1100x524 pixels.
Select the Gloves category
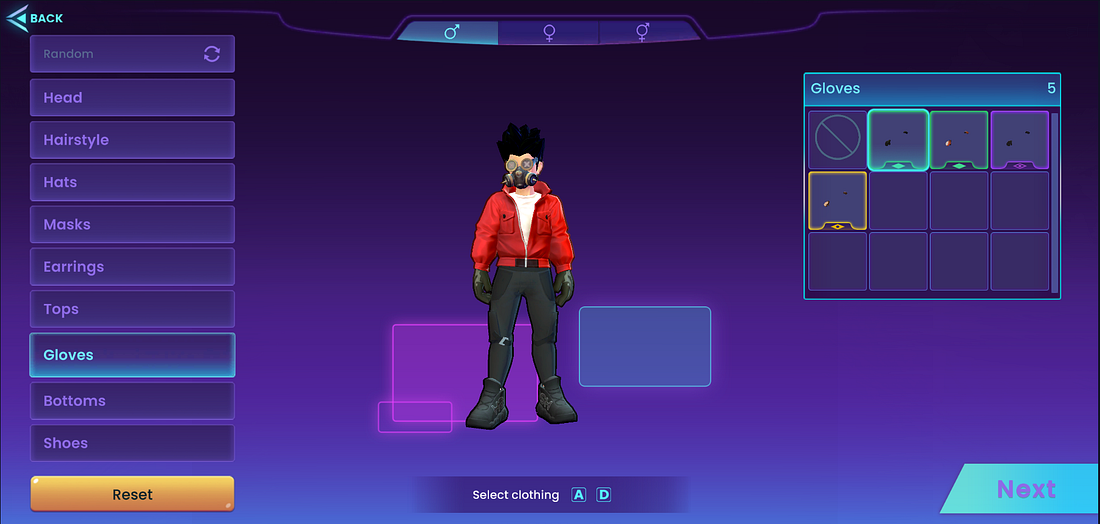[x=132, y=355]
